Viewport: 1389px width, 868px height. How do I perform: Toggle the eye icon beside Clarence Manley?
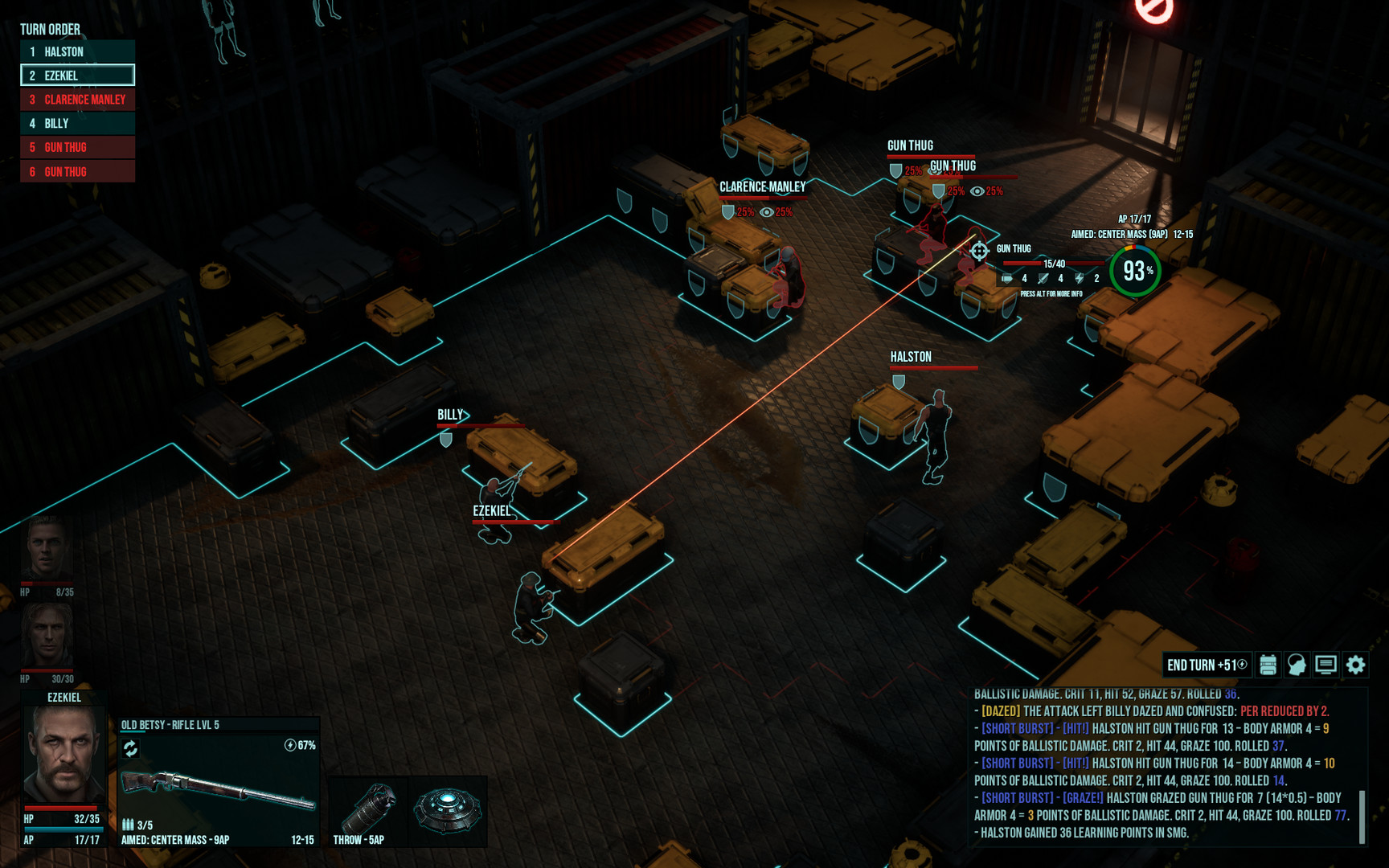point(768,211)
